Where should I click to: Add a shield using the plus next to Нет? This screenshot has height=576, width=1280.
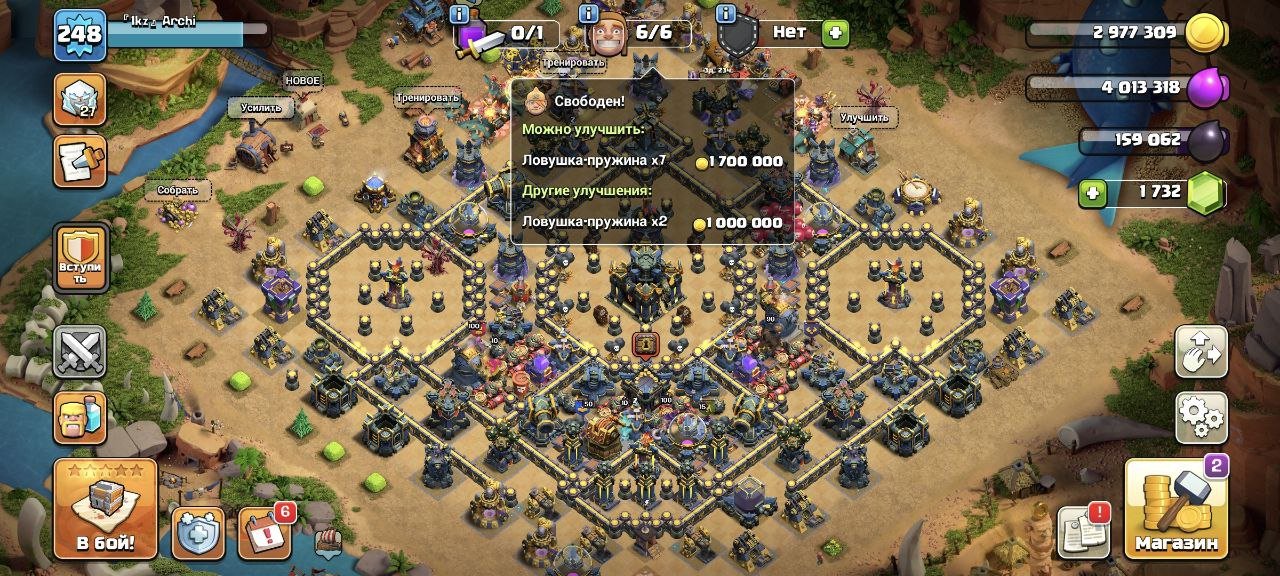[835, 33]
